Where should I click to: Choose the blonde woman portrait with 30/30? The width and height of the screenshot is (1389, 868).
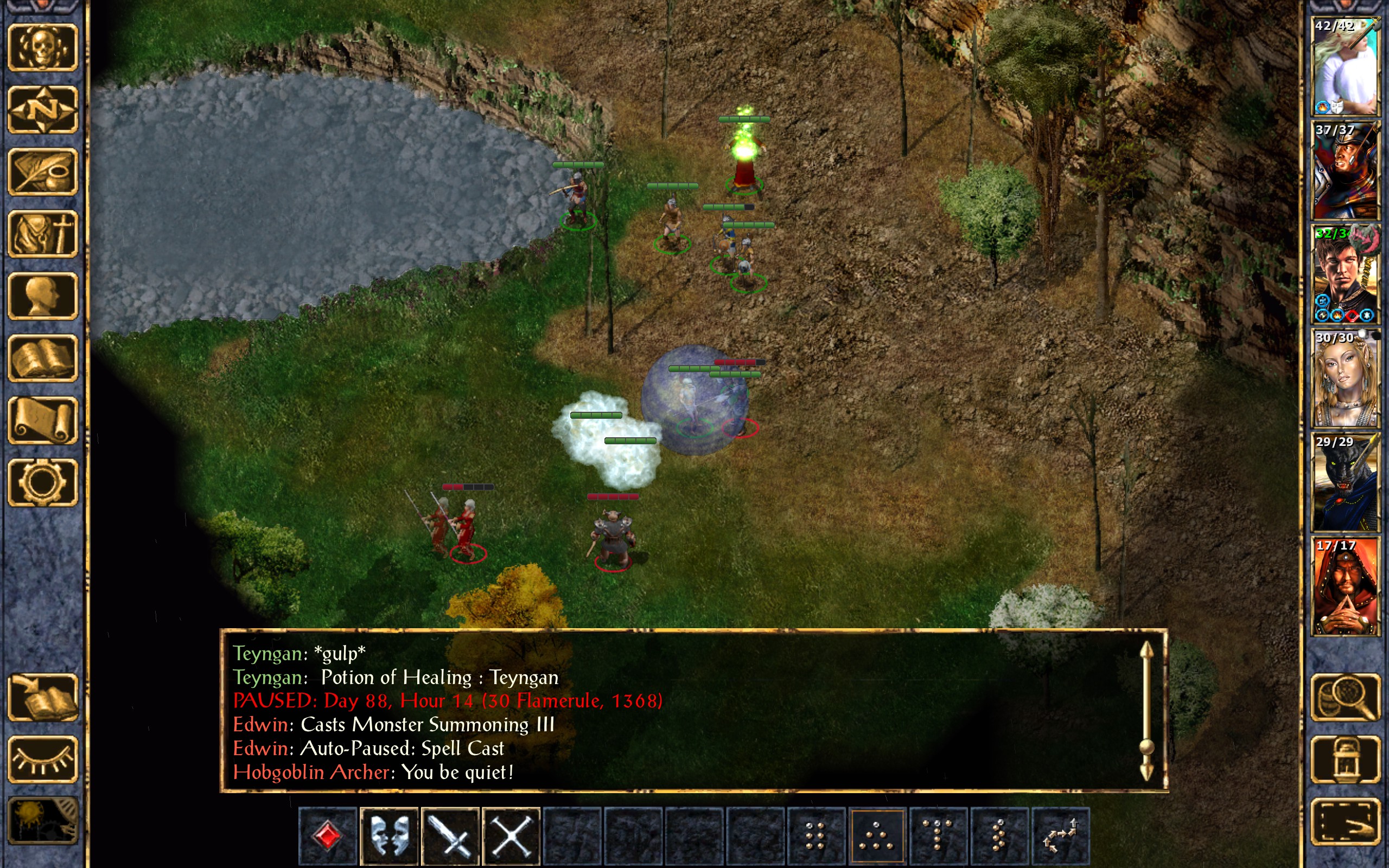pyautogui.click(x=1345, y=378)
